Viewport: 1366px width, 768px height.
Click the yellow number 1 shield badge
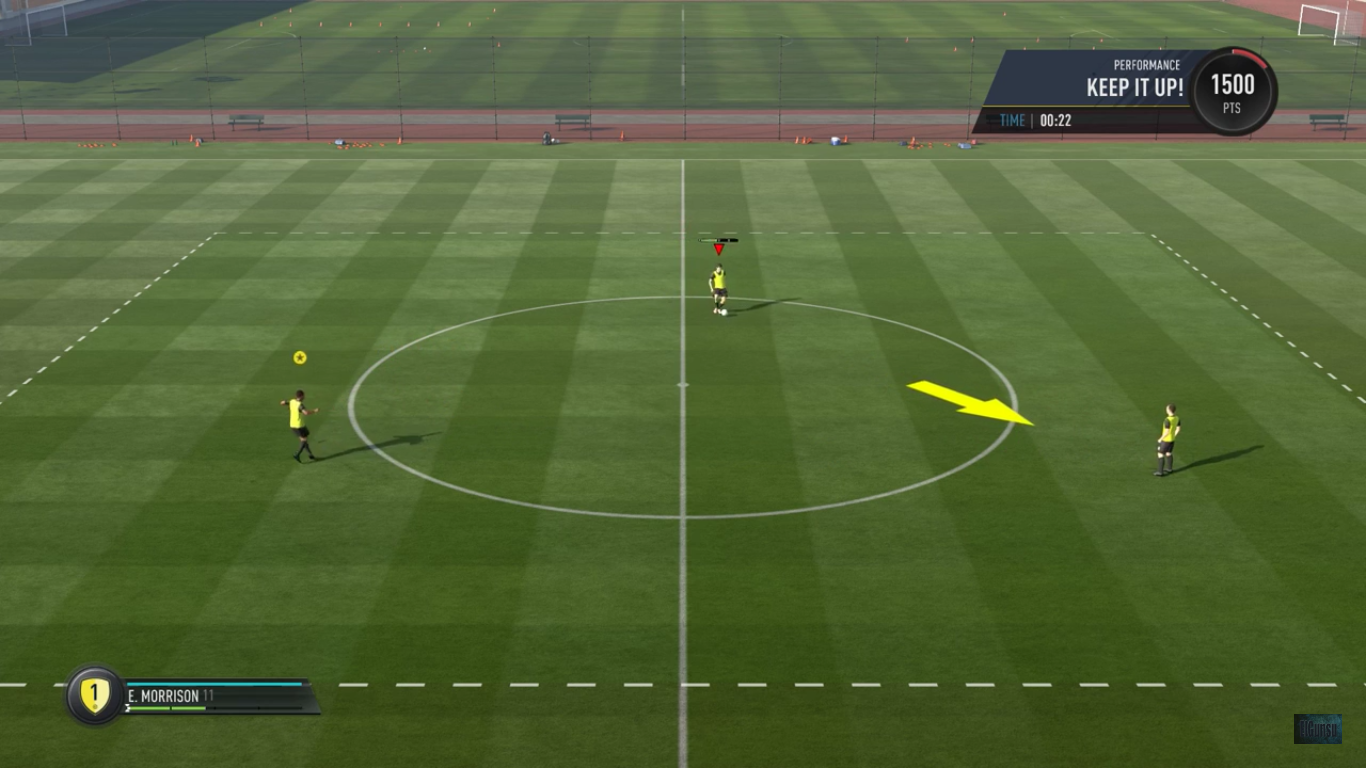pos(94,694)
